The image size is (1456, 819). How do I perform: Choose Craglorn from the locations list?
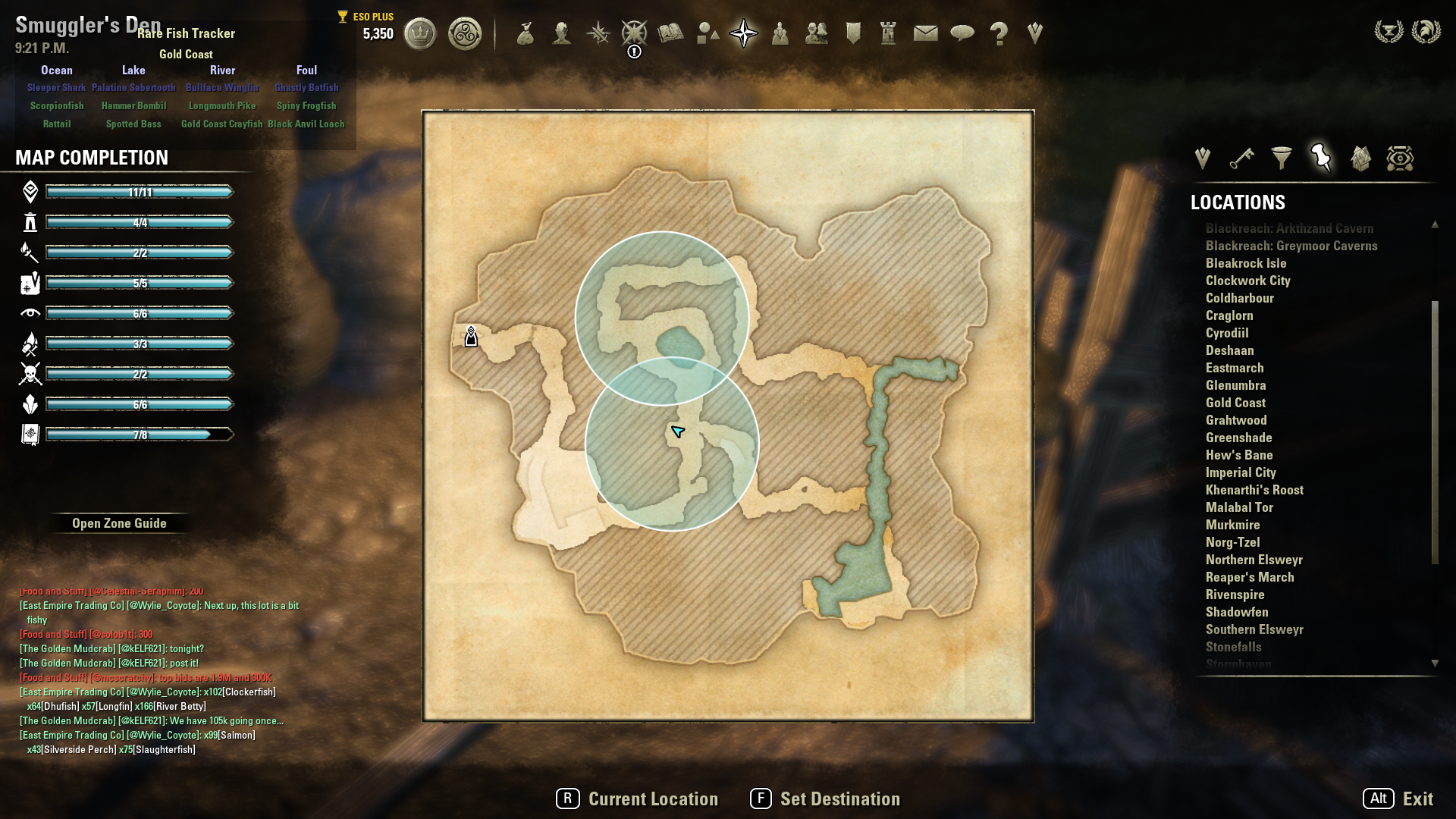click(1229, 315)
